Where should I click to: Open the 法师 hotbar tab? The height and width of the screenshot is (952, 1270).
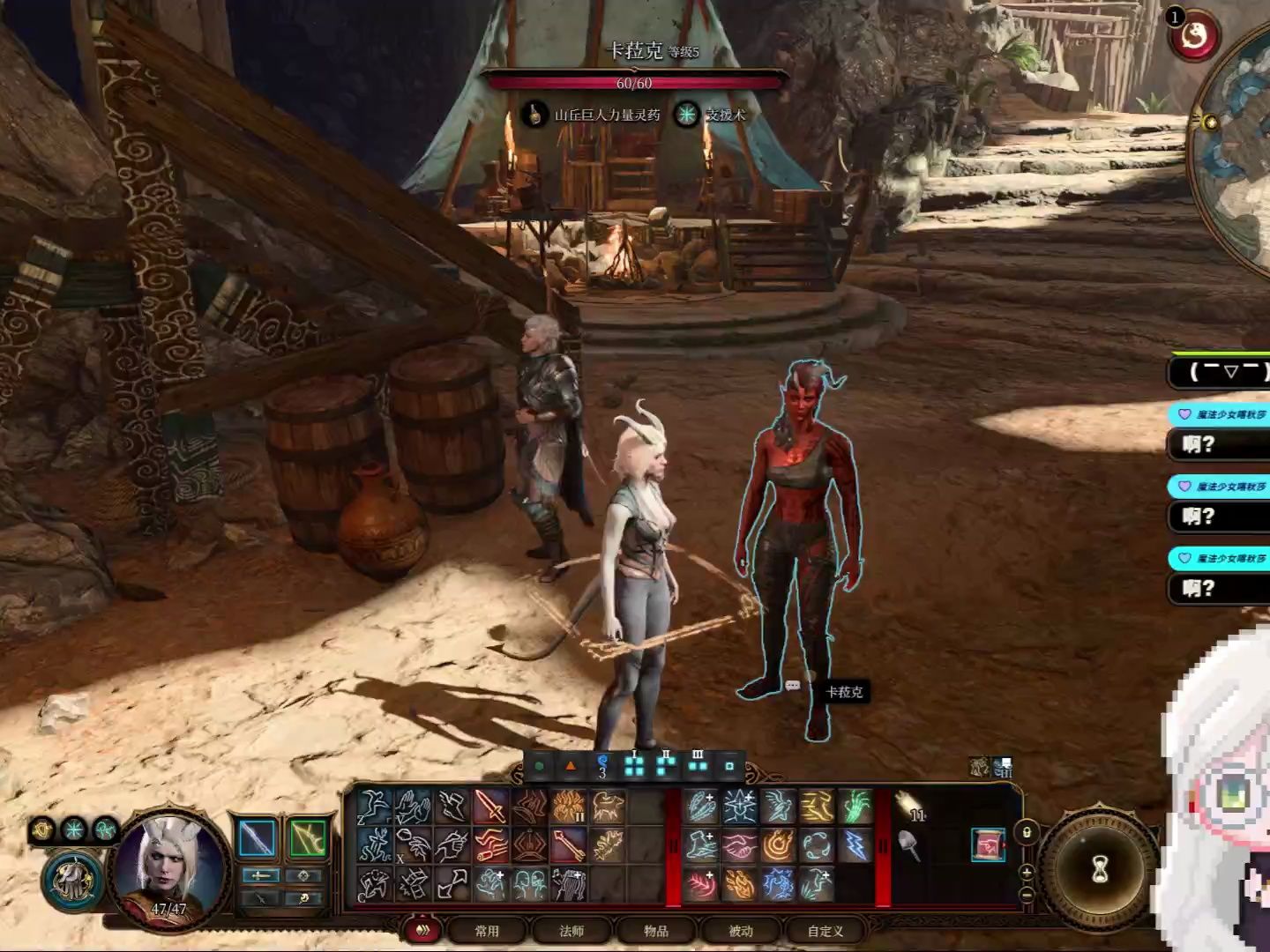571,931
